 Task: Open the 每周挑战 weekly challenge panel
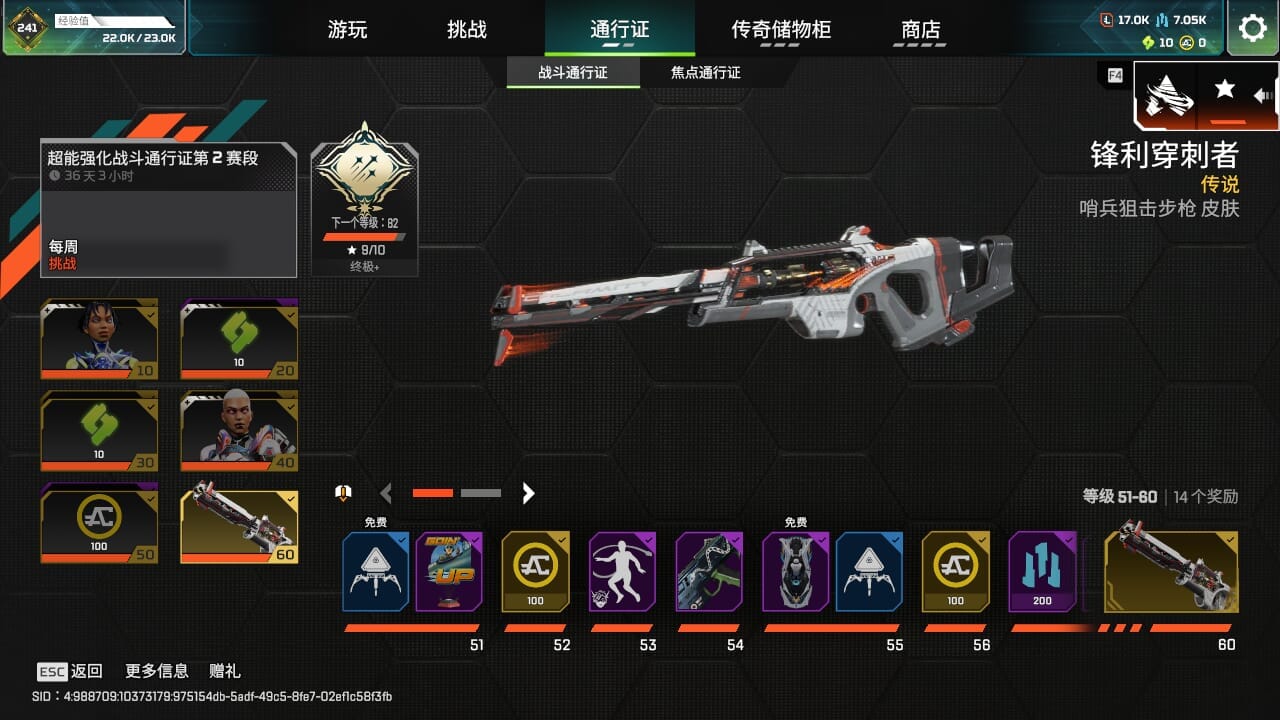(168, 210)
